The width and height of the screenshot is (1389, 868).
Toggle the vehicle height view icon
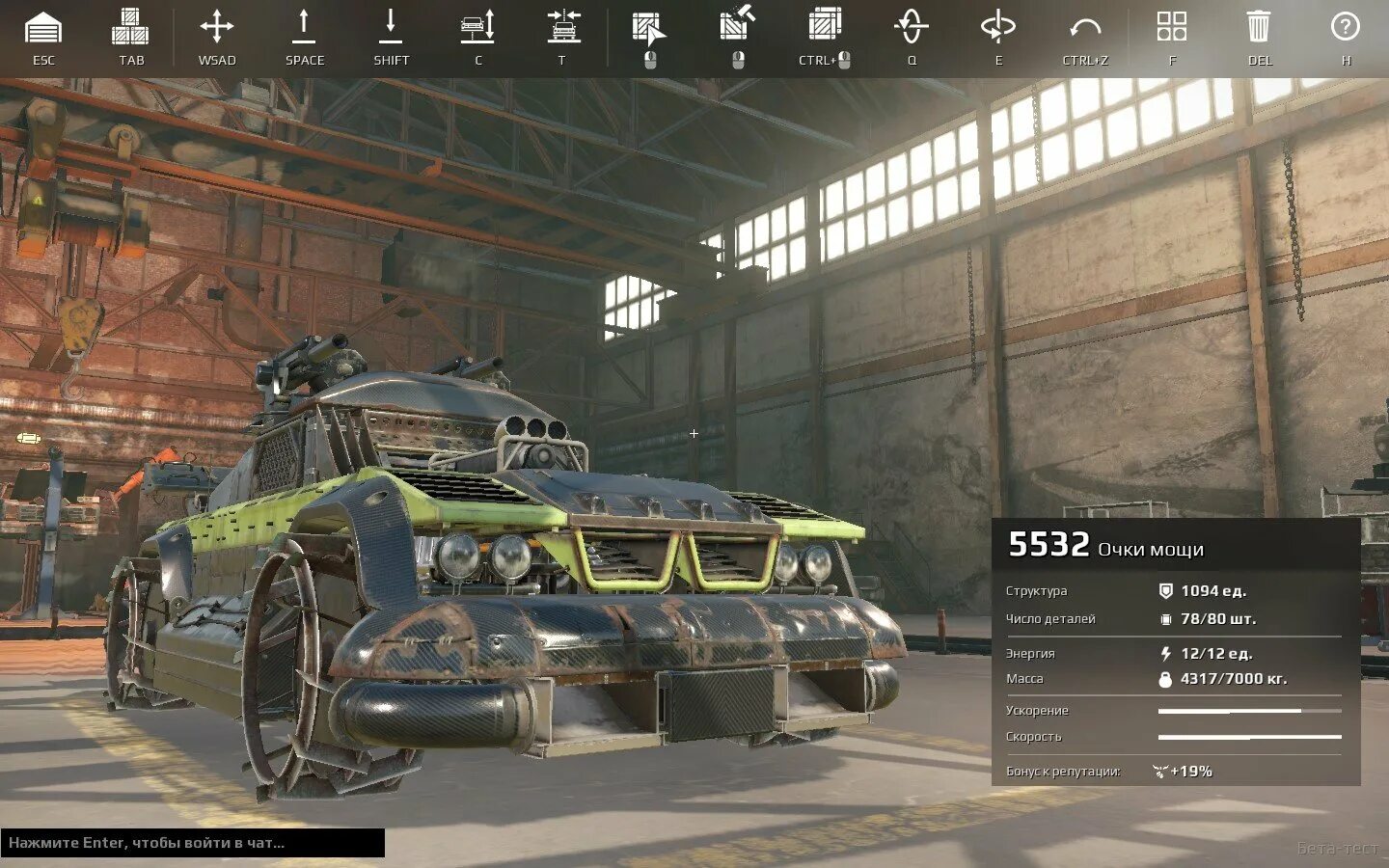[x=477, y=27]
